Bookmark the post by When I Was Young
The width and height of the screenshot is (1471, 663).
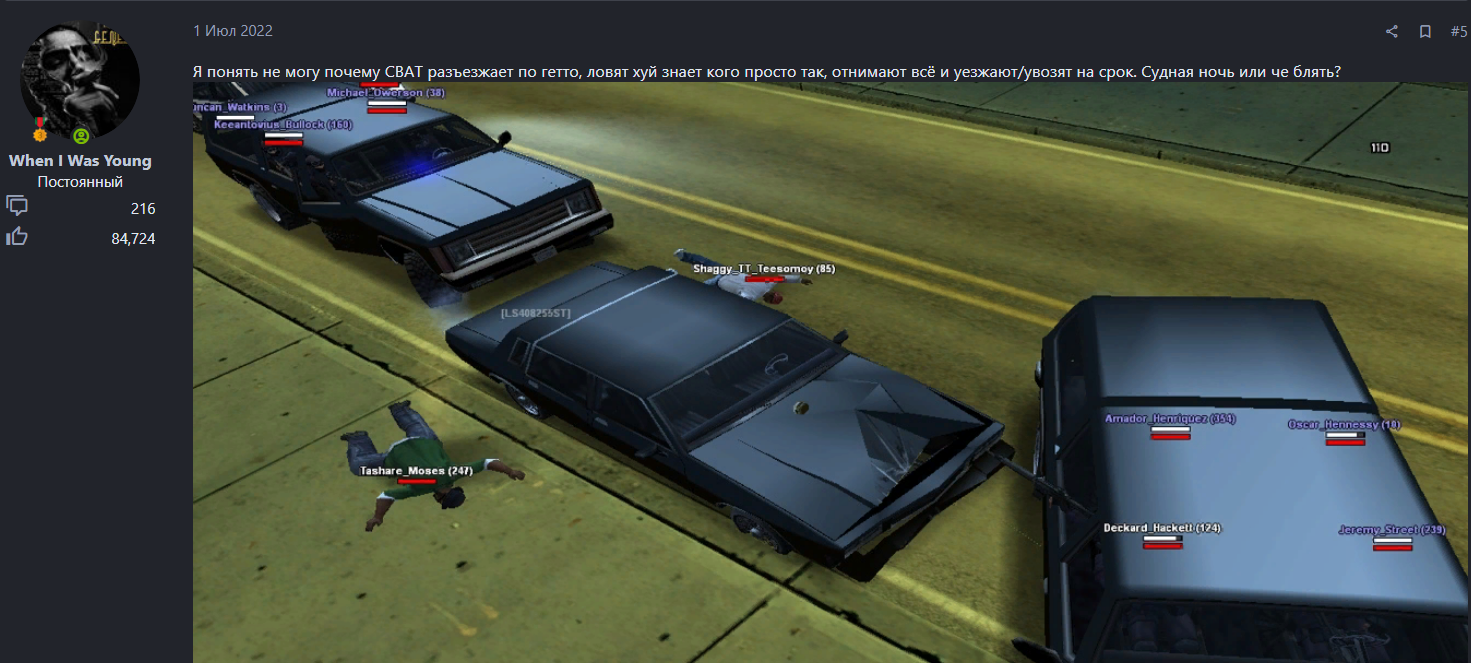[x=1425, y=32]
